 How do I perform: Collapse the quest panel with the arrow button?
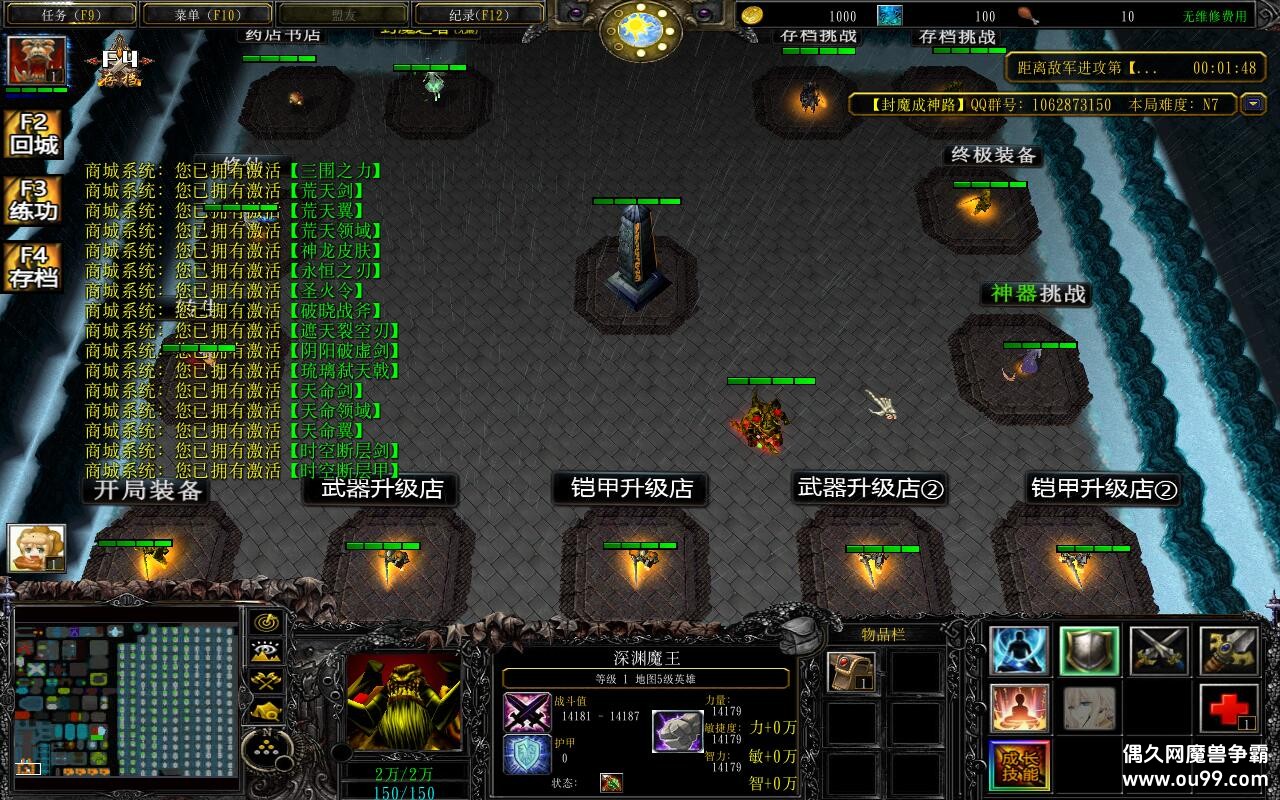[x=1253, y=104]
